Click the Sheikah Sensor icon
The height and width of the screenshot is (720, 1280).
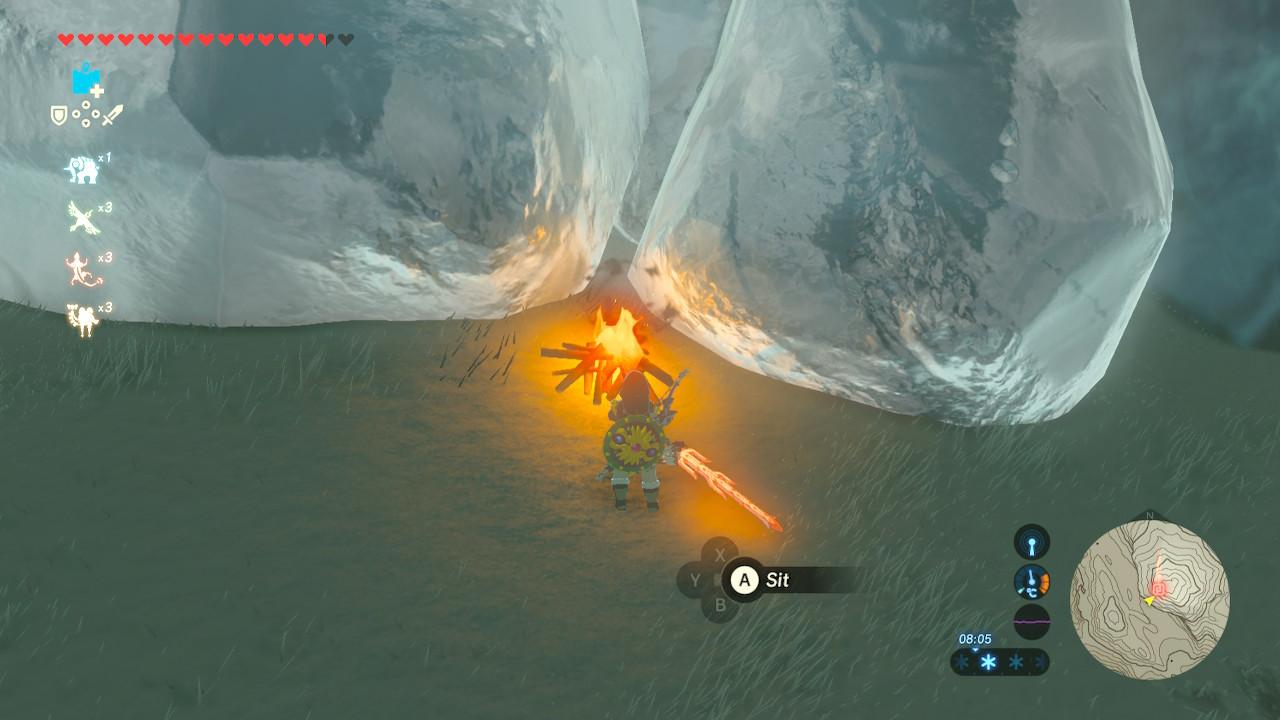pos(1031,542)
